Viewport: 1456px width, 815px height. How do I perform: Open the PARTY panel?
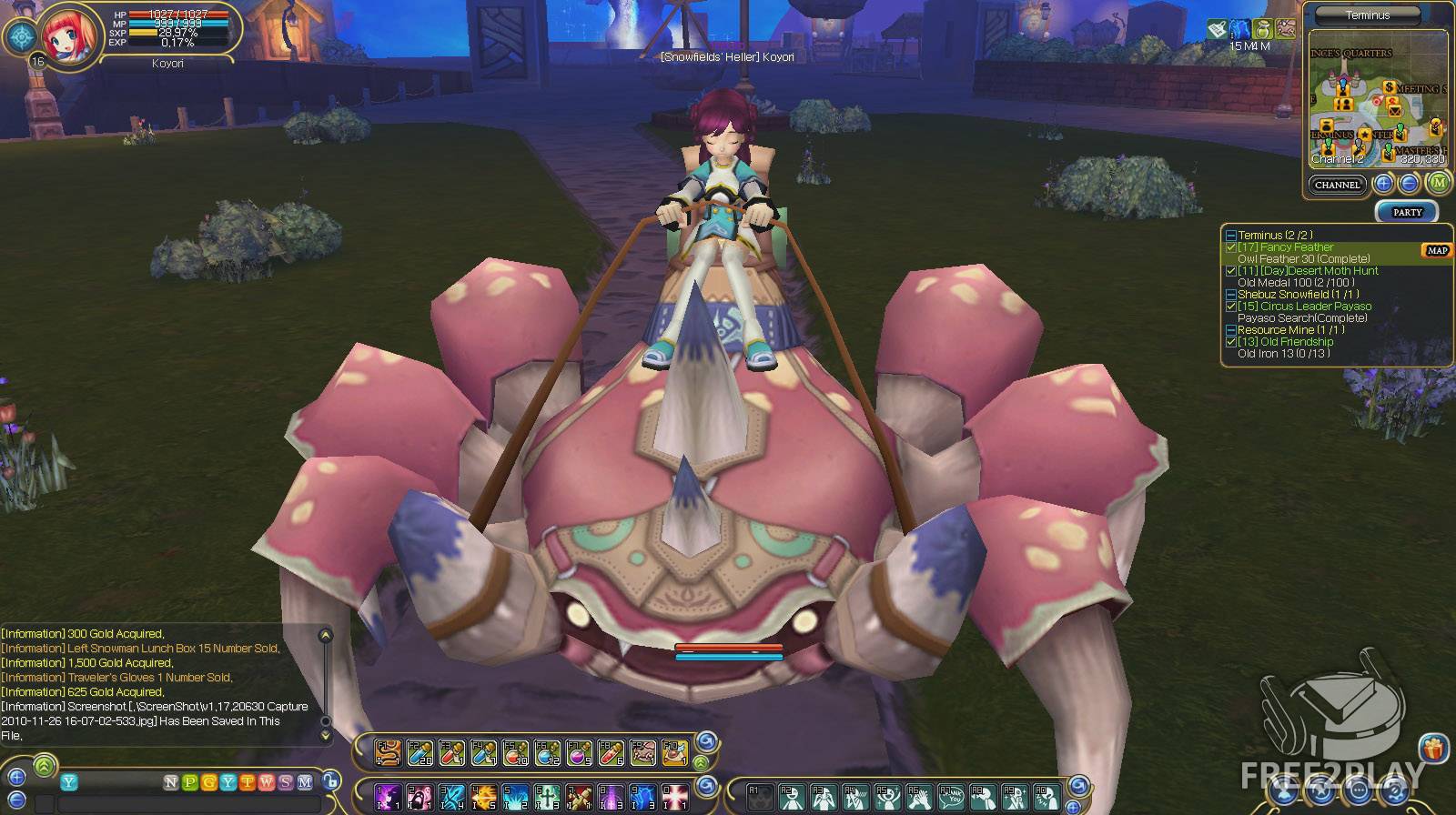1407,212
